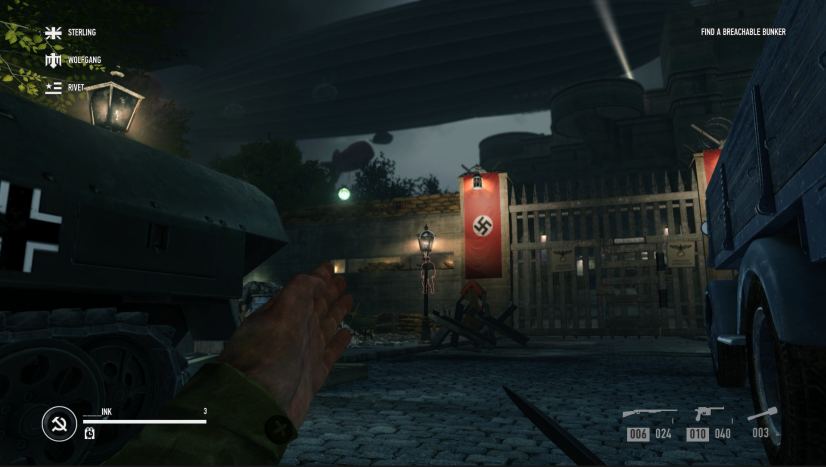Select the stick grenade icon
Image resolution: width=826 pixels, height=467 pixels.
point(762,413)
